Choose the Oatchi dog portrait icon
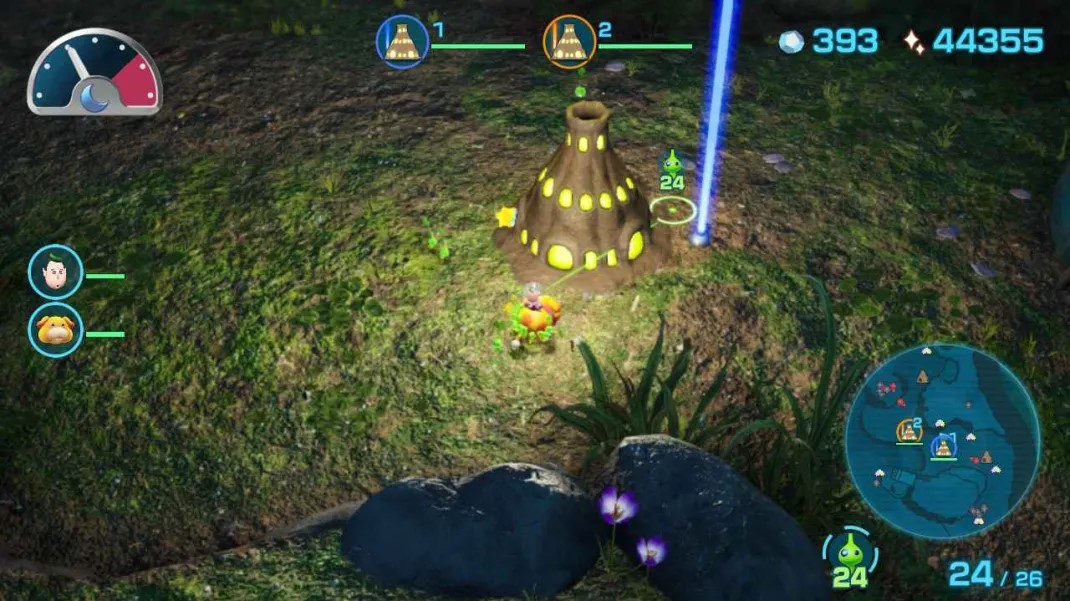The width and height of the screenshot is (1070, 601). point(55,330)
